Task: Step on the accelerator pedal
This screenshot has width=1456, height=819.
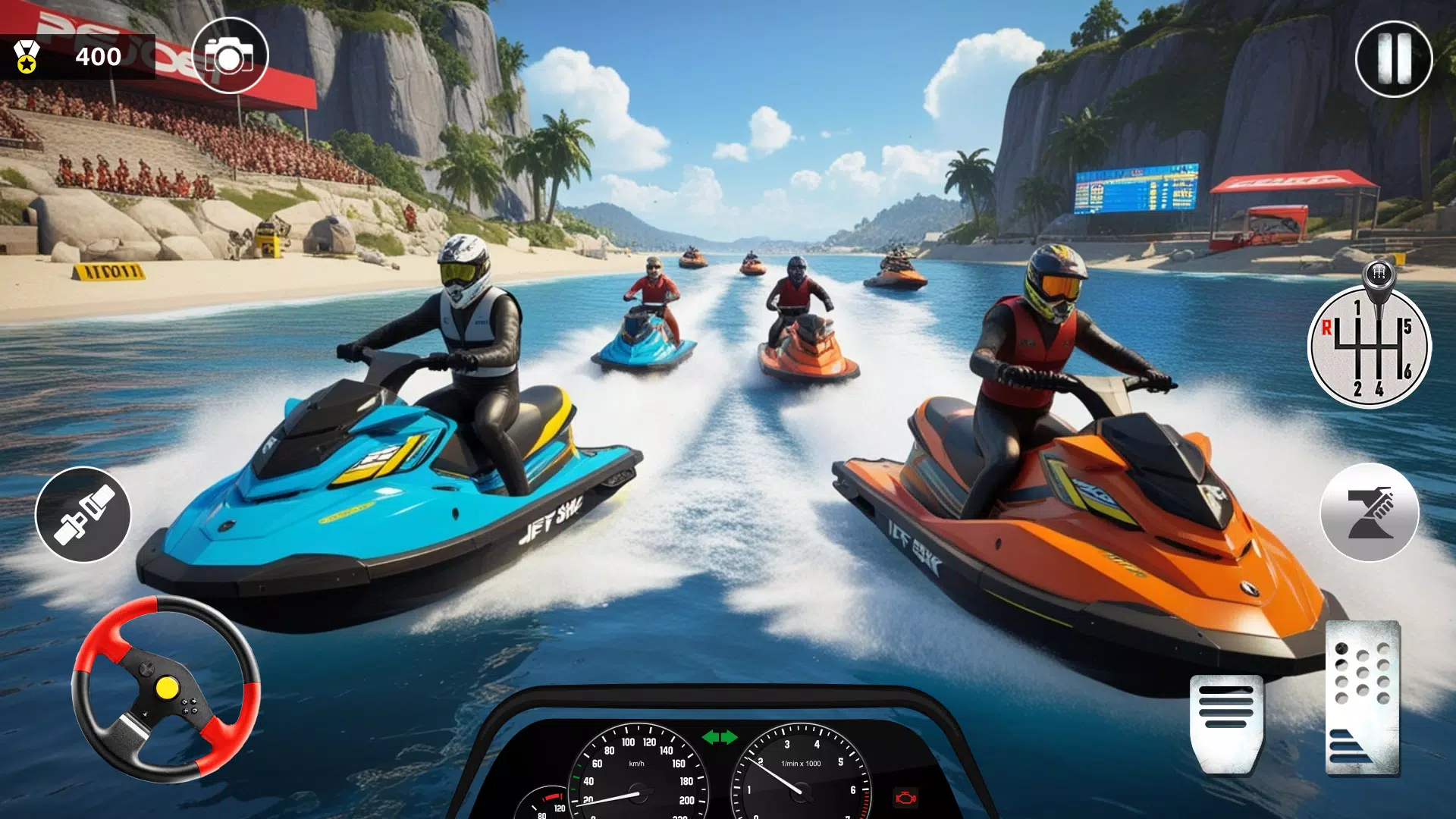Action: [x=1363, y=698]
